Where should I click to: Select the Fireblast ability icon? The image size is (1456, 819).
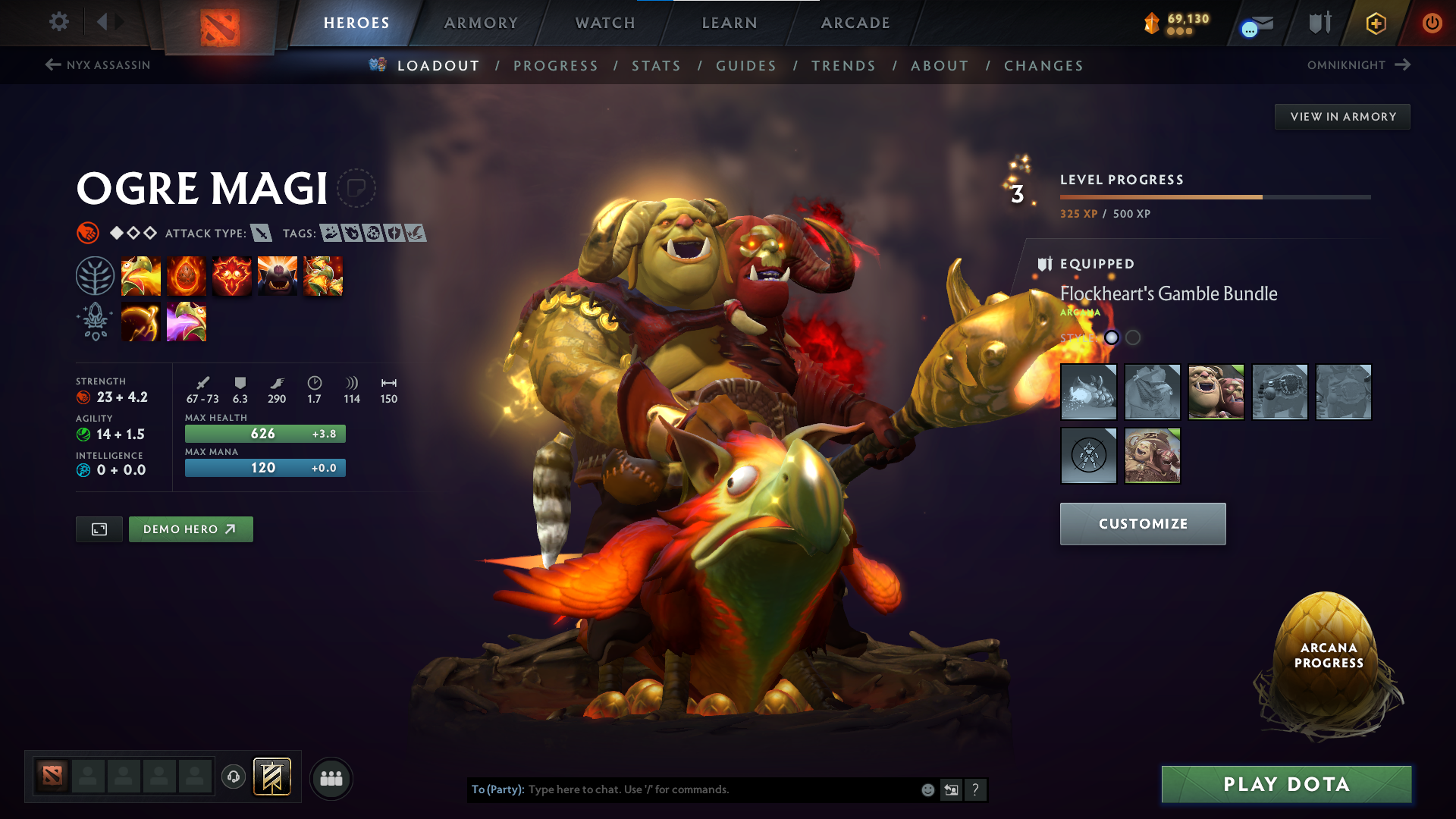tap(141, 275)
